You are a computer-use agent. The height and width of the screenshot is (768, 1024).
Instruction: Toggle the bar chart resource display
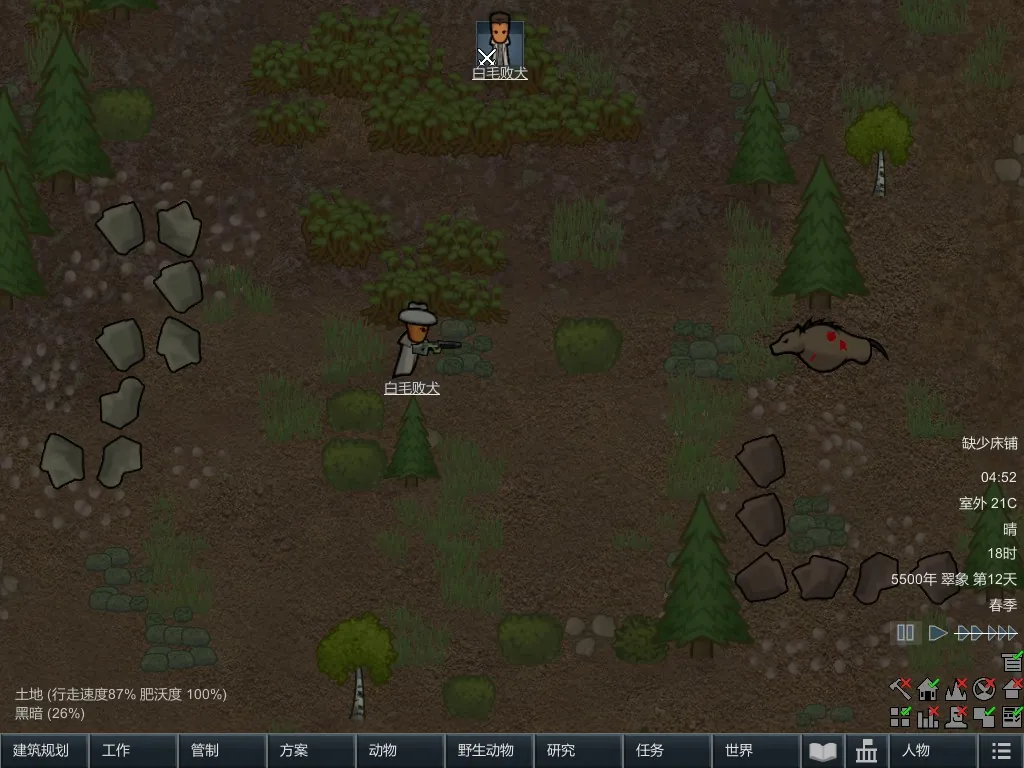(928, 716)
